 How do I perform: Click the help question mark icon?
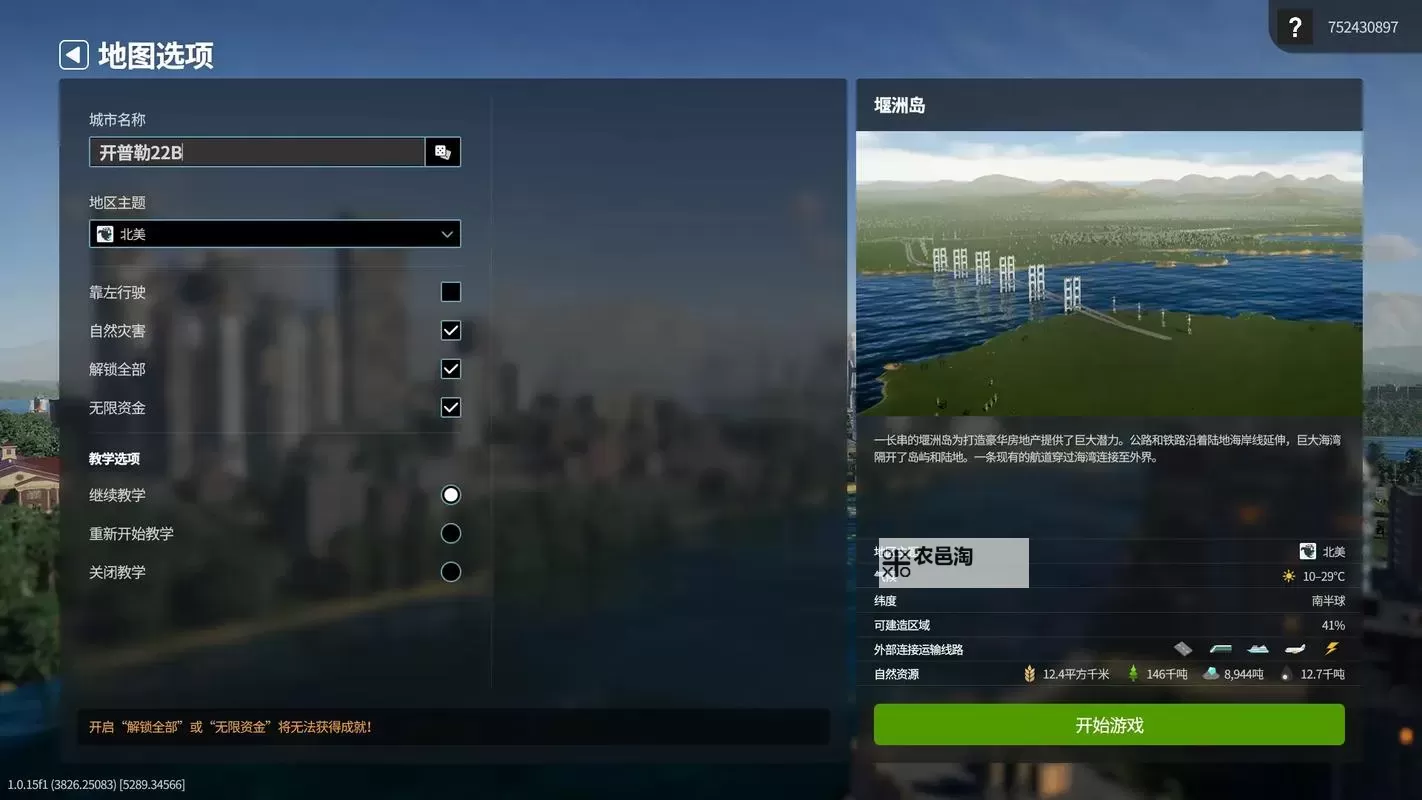1294,26
